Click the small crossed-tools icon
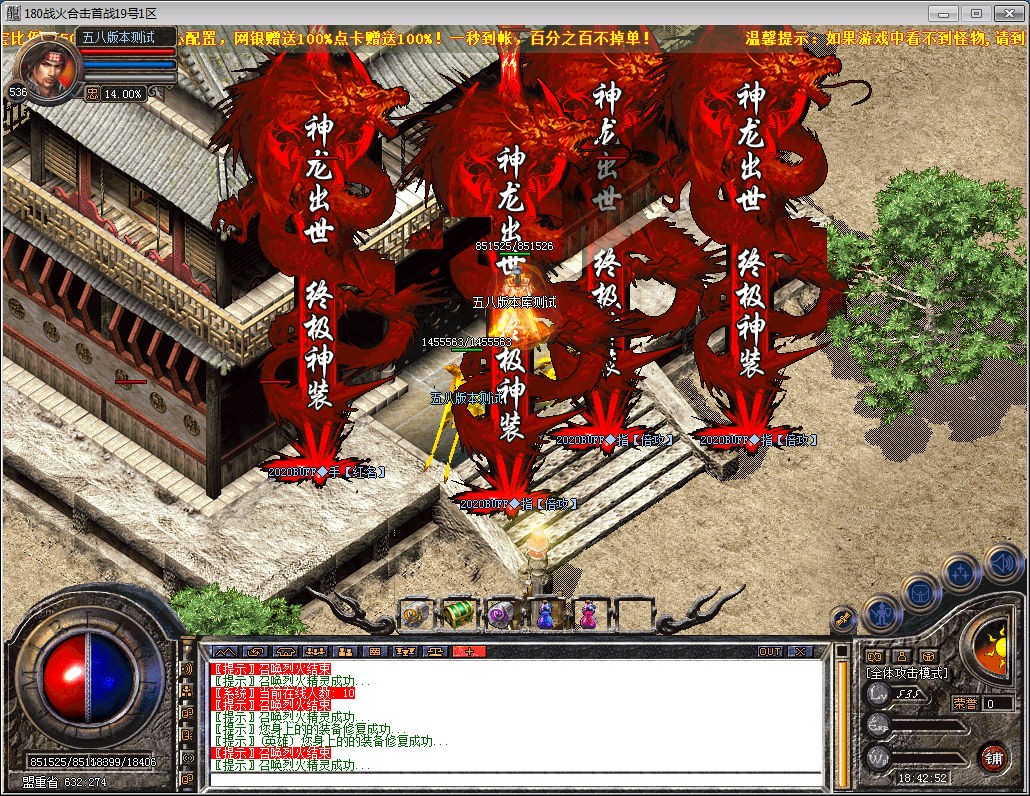This screenshot has width=1030, height=796. (x=844, y=620)
